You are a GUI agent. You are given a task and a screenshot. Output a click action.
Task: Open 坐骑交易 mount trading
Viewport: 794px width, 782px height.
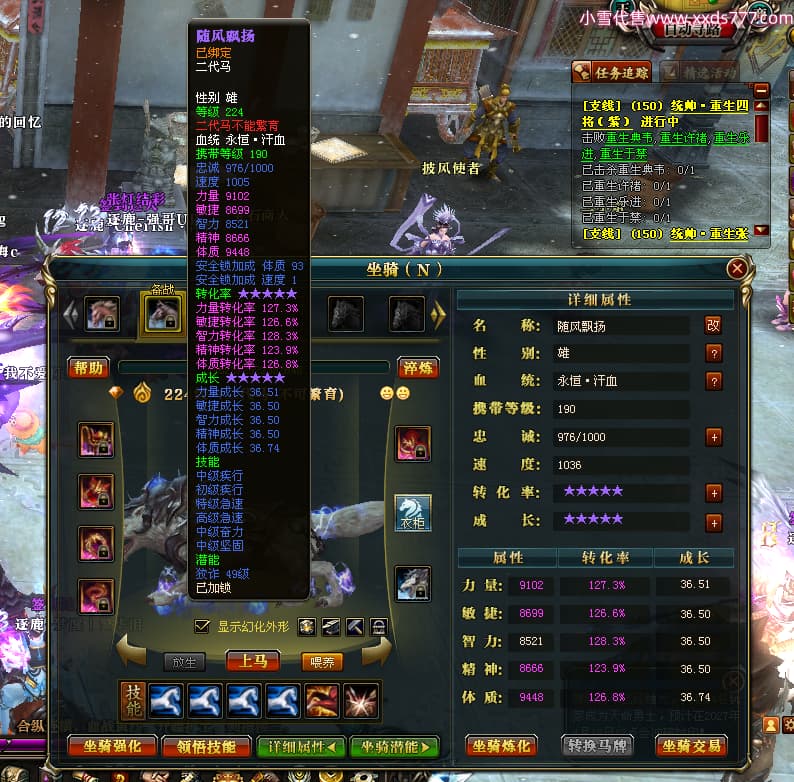691,746
